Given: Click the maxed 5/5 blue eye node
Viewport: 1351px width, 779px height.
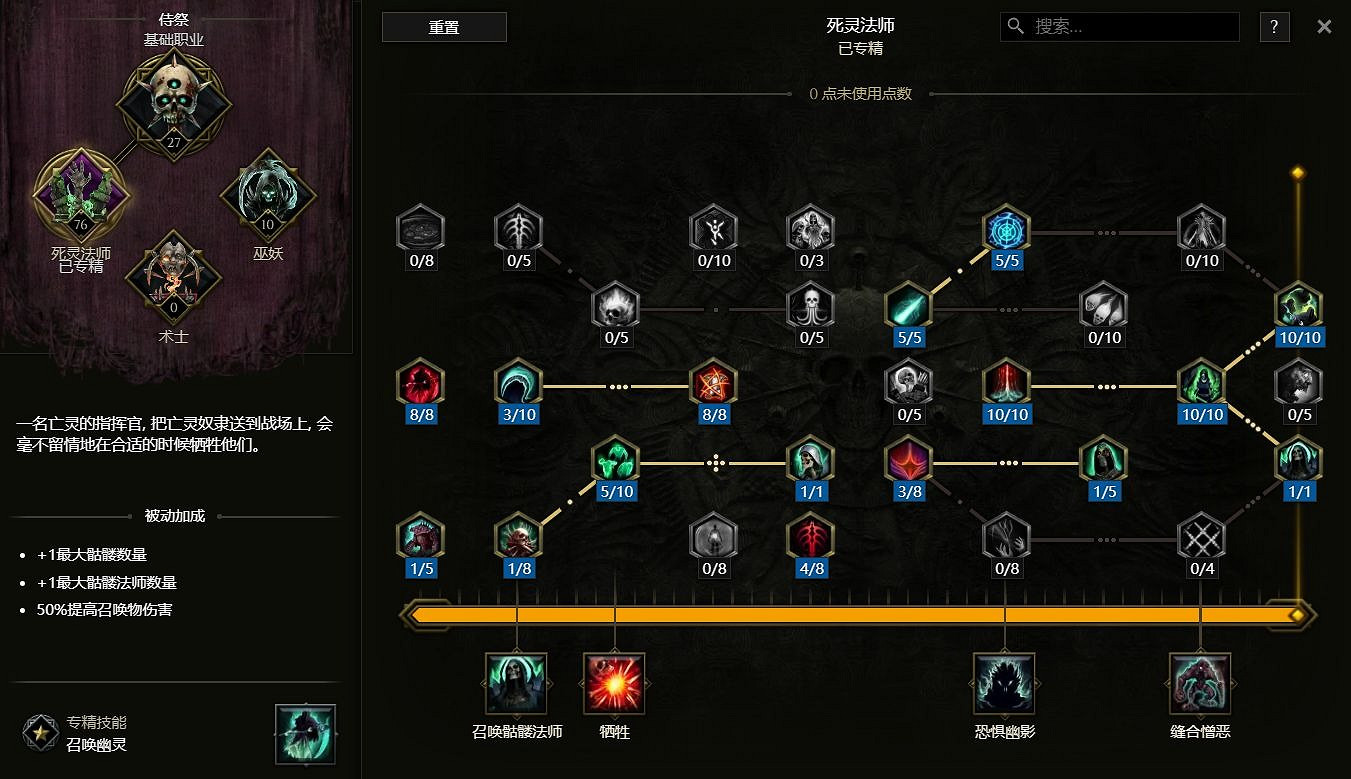Looking at the screenshot, I should 1006,230.
